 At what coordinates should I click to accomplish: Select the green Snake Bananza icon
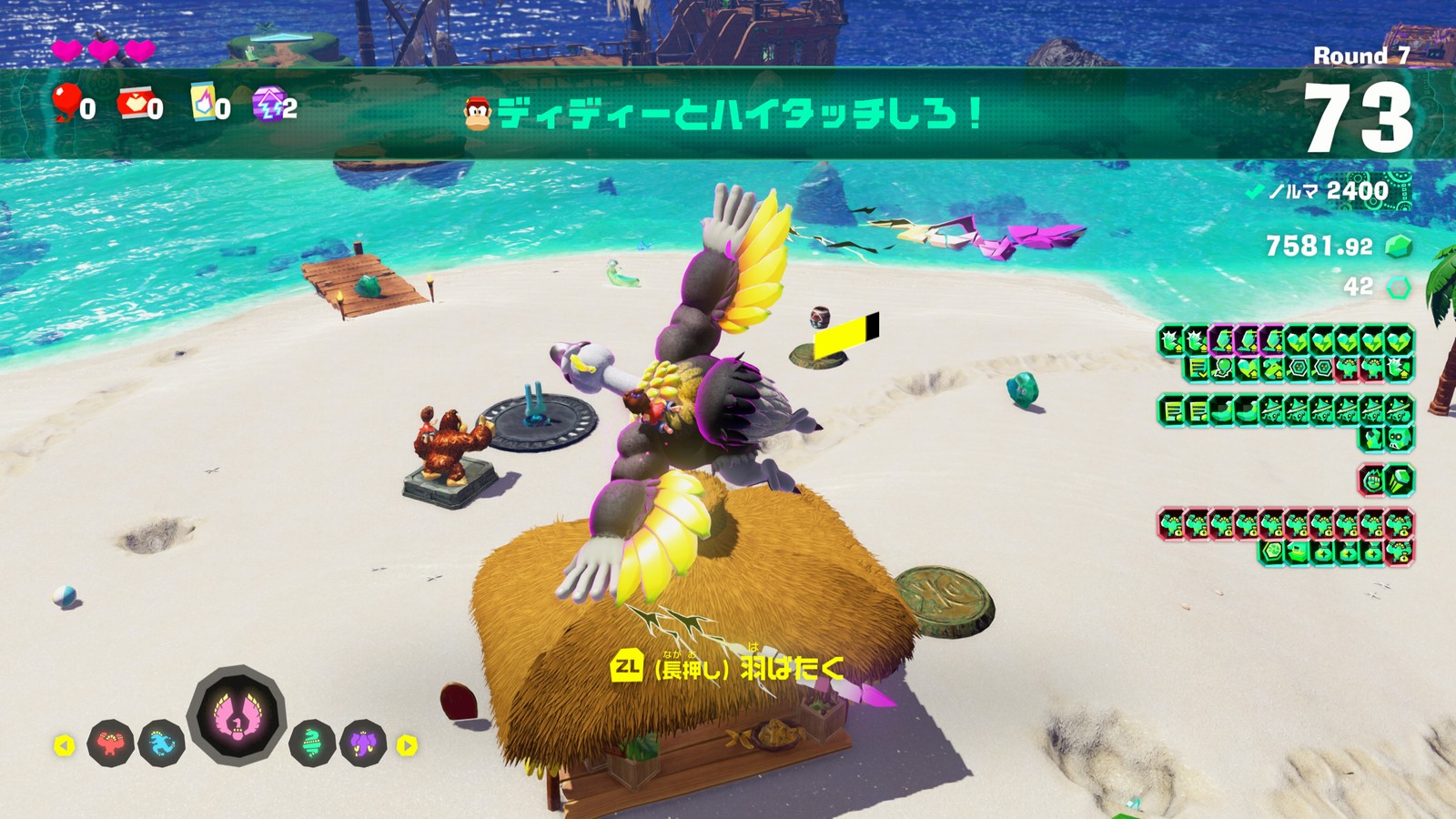313,743
